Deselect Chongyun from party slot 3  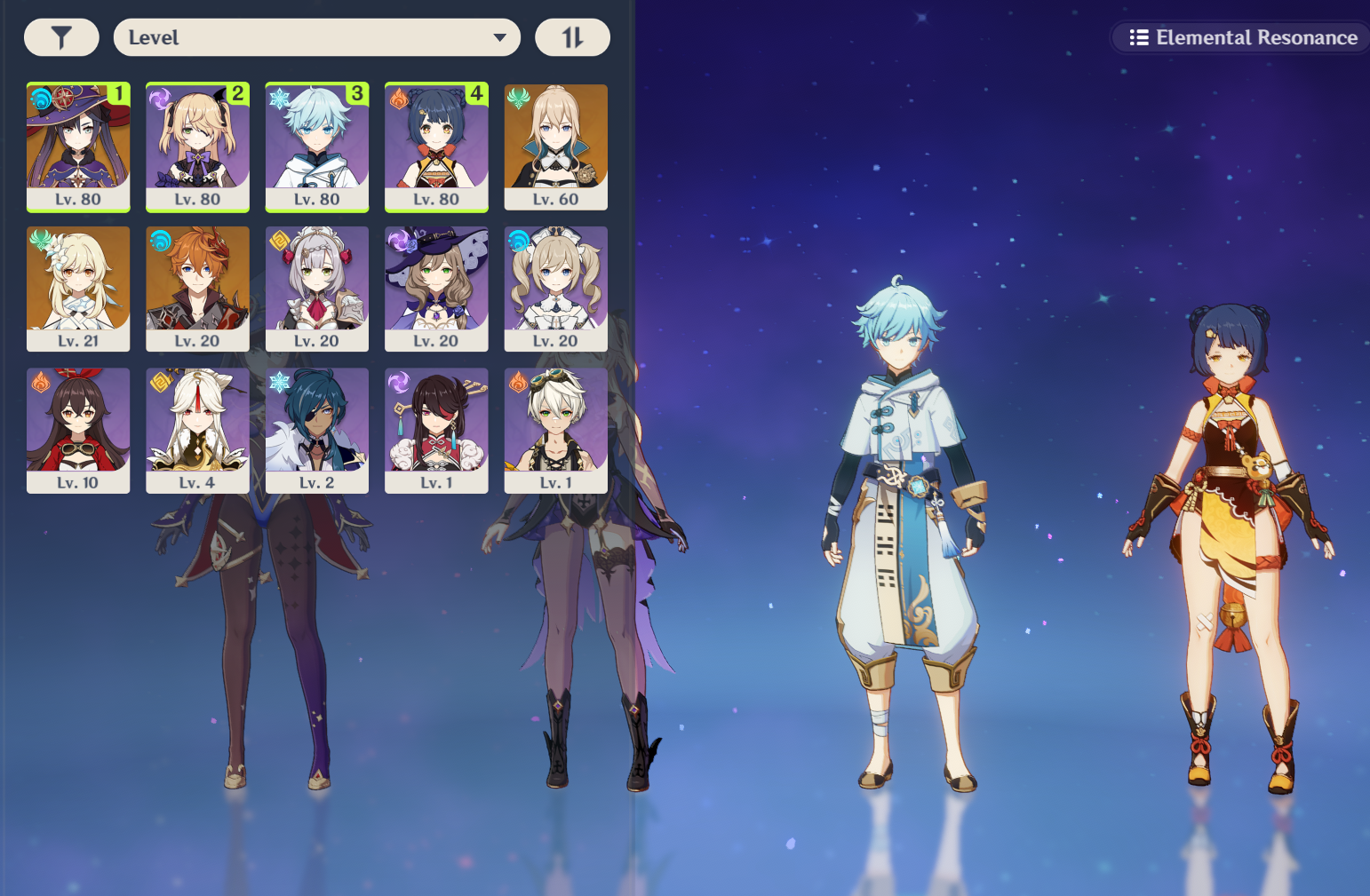pyautogui.click(x=316, y=147)
